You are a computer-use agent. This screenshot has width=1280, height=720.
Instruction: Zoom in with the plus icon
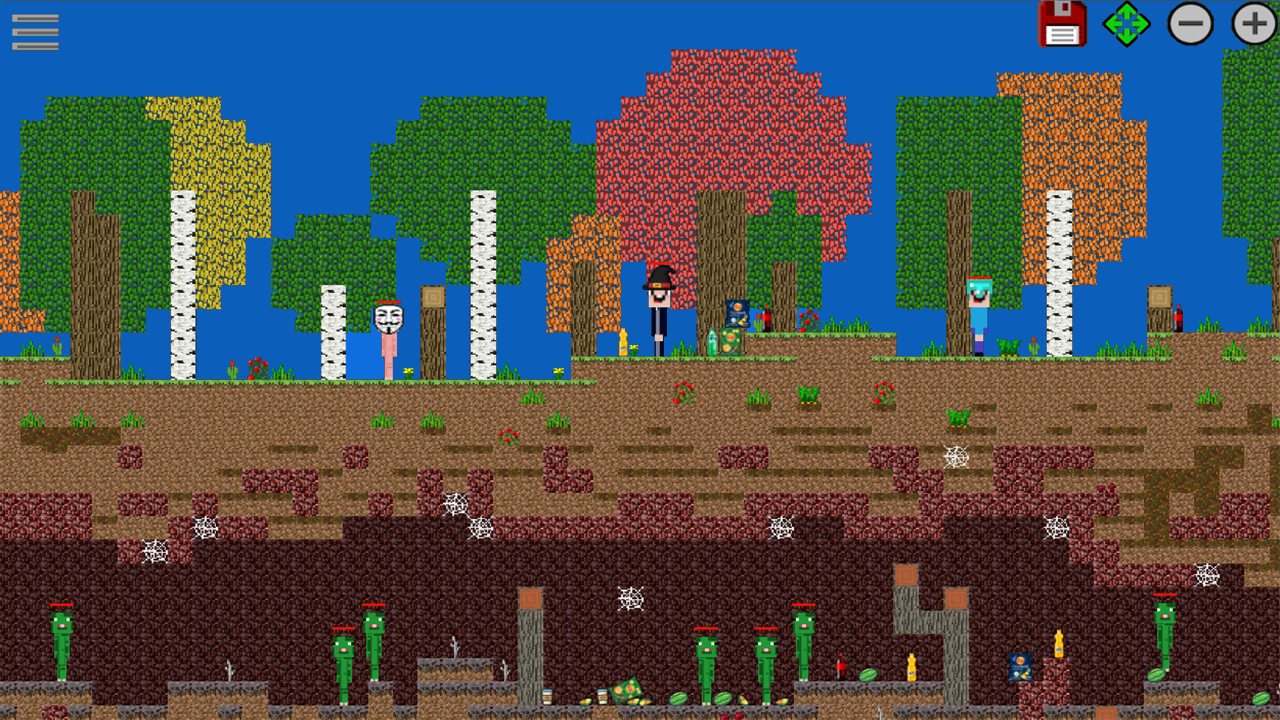(1251, 25)
